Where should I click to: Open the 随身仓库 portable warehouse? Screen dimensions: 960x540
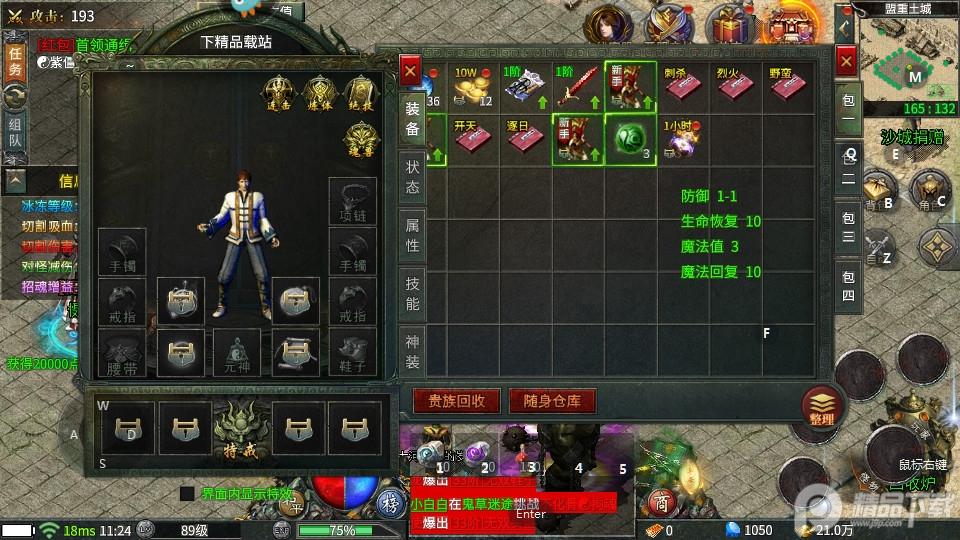[x=552, y=401]
